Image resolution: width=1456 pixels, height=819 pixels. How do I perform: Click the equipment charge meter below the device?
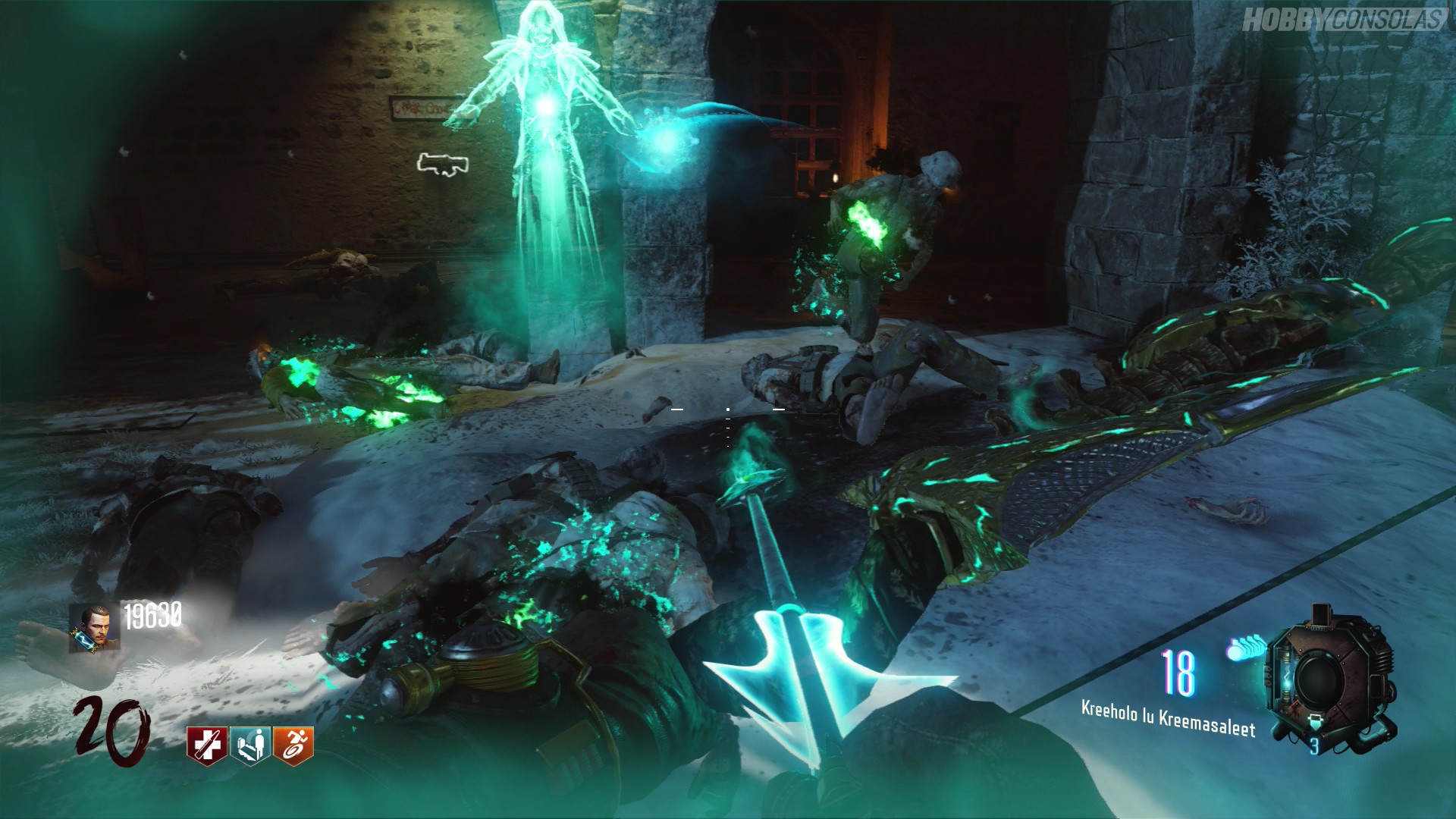pos(1314,722)
